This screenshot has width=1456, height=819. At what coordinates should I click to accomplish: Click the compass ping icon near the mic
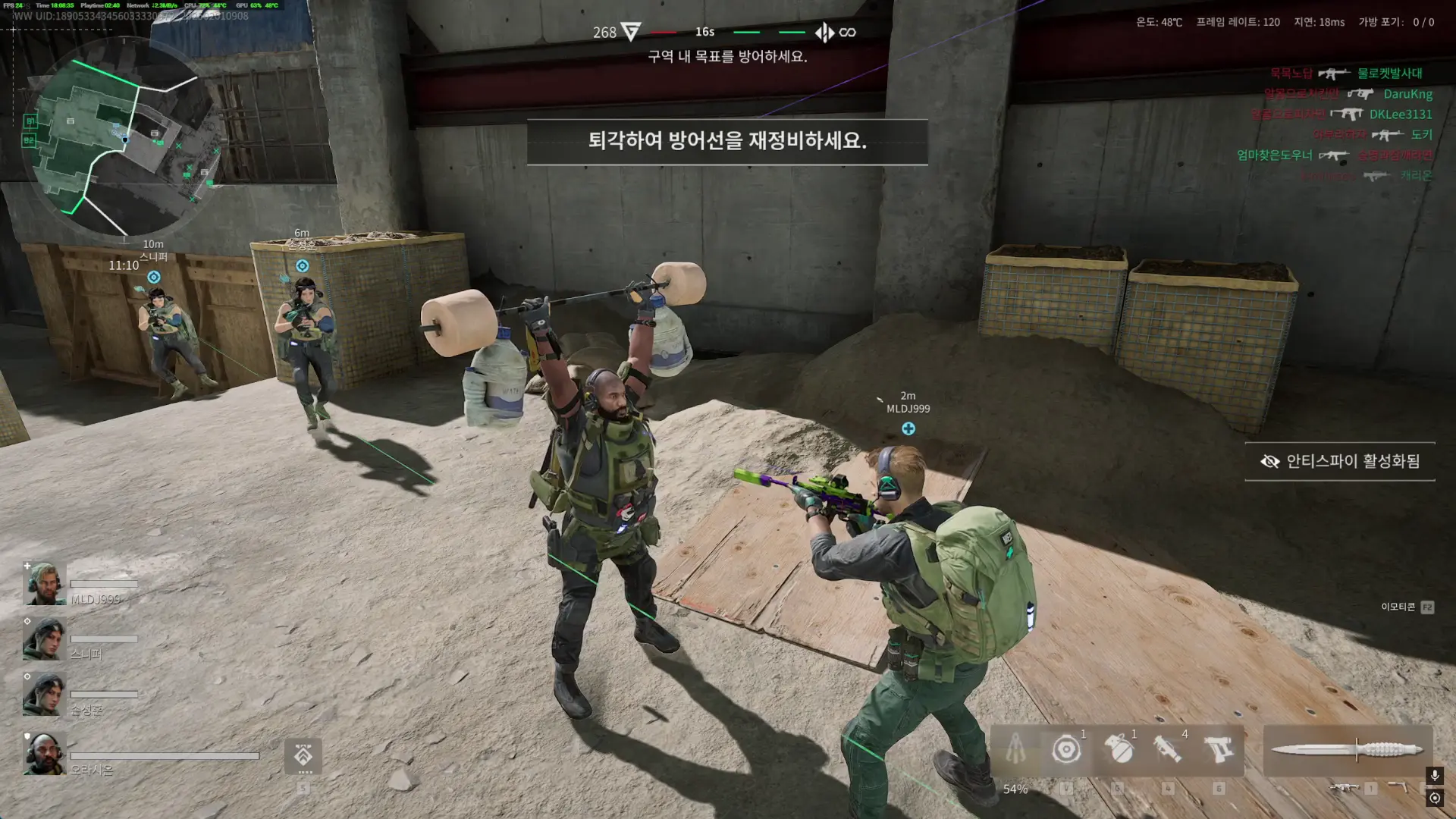coord(1436,798)
